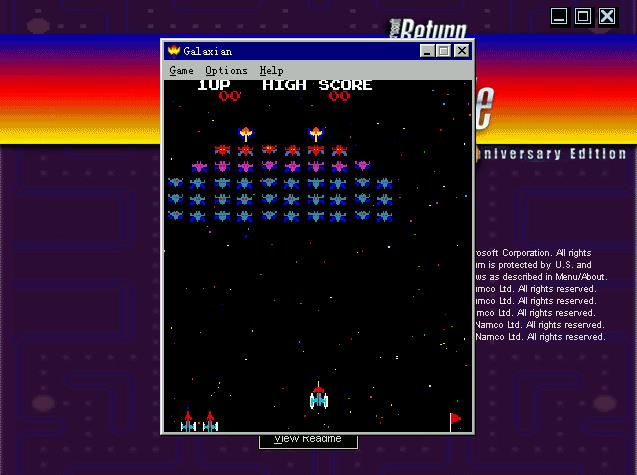
Task: Click the View Readme button
Action: tap(308, 440)
